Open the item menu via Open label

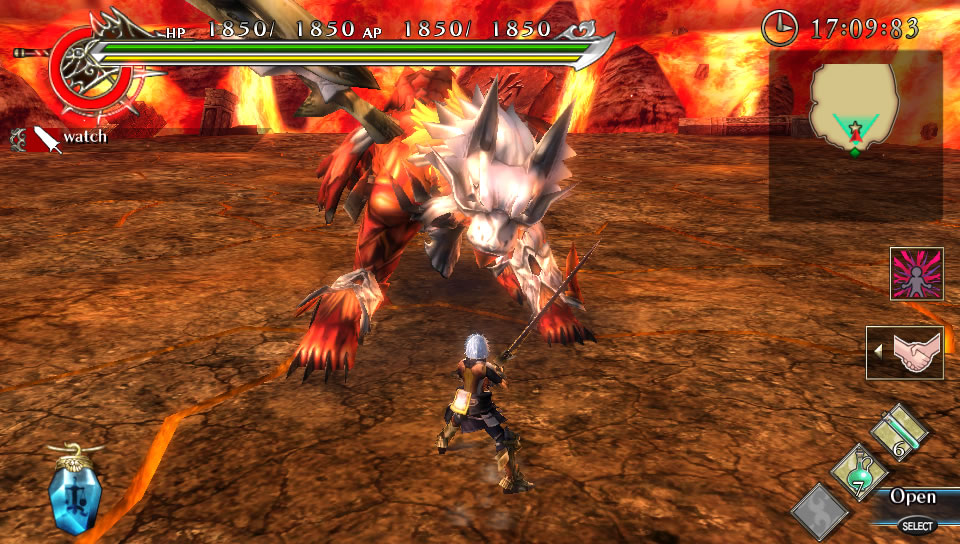pos(913,497)
